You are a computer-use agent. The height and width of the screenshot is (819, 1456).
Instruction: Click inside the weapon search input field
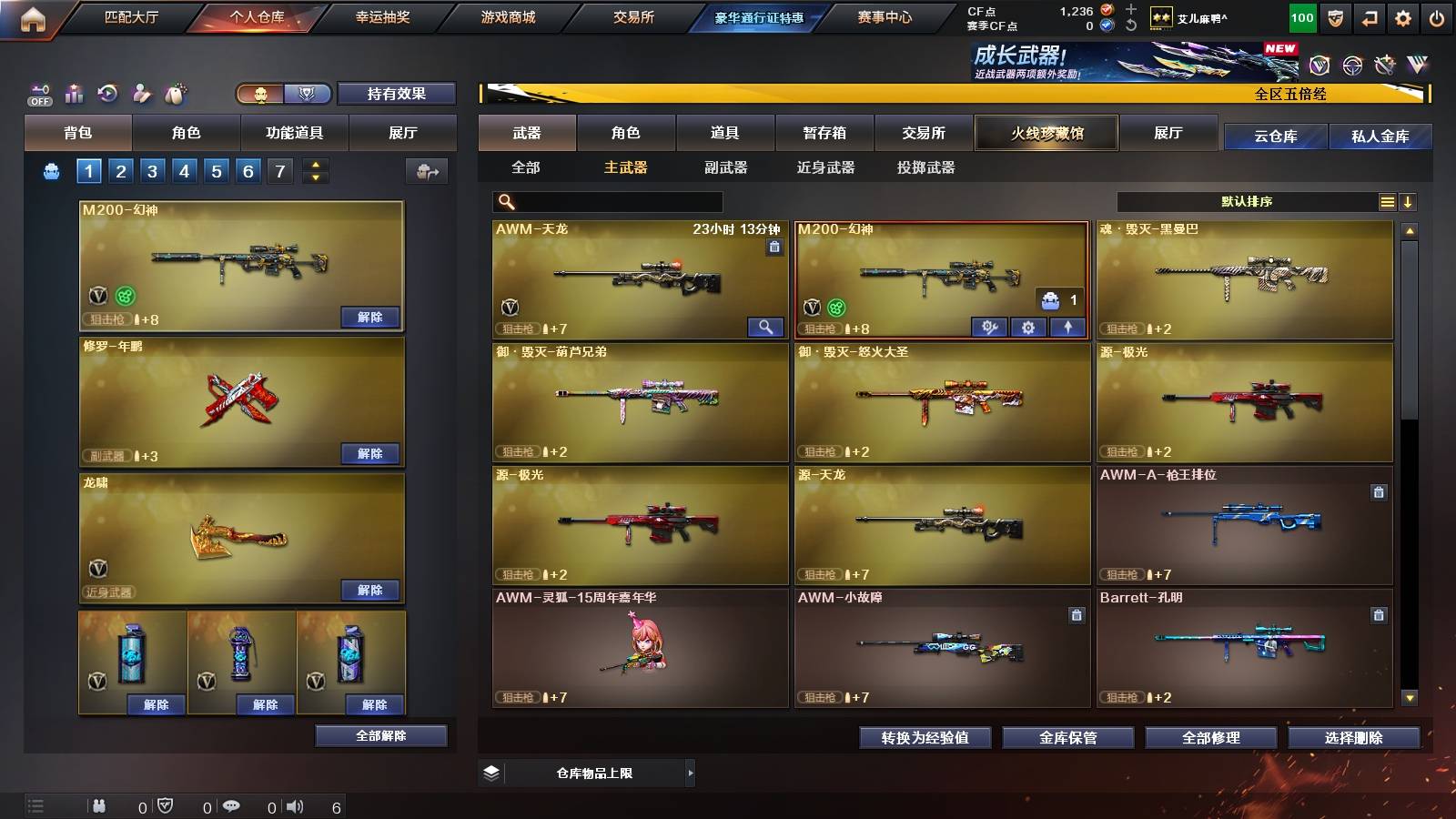click(x=605, y=201)
